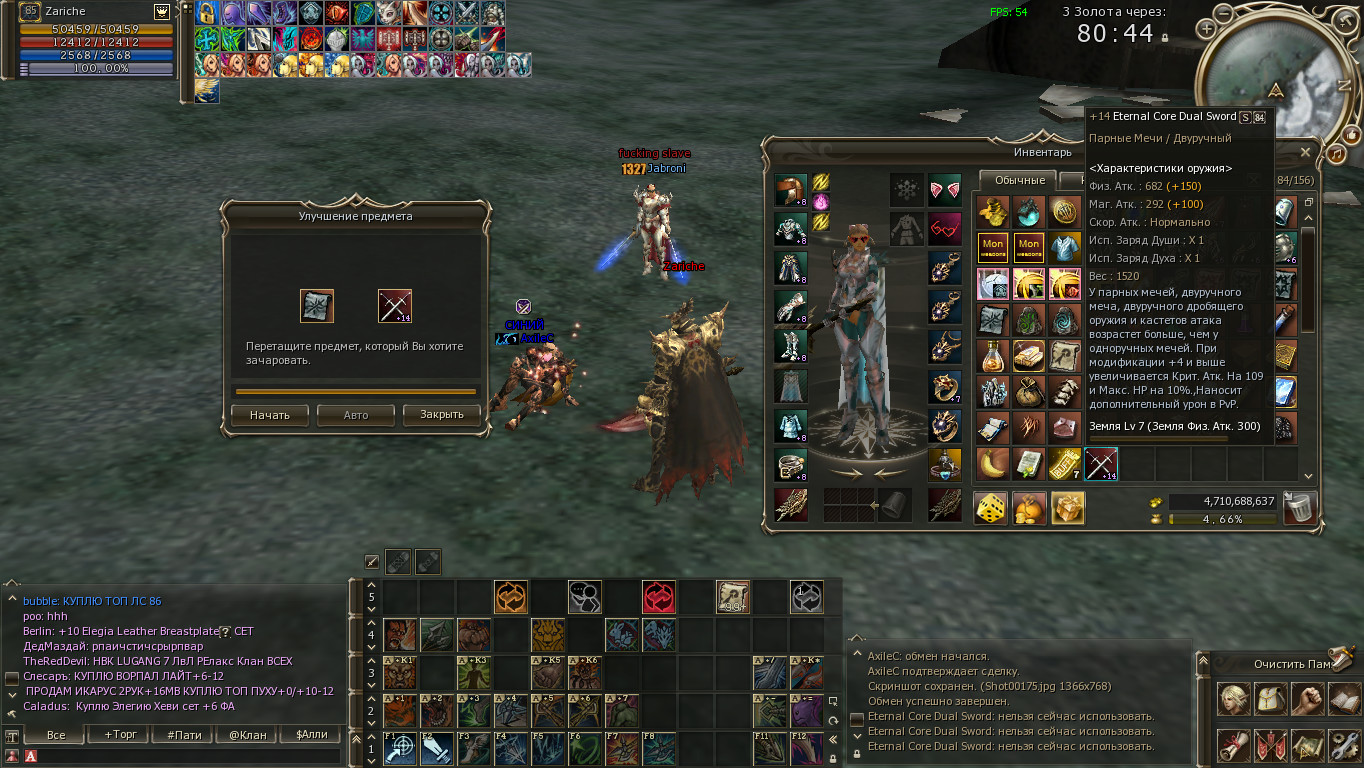Click the Авто enchant button
This screenshot has width=1364, height=768.
355,415
